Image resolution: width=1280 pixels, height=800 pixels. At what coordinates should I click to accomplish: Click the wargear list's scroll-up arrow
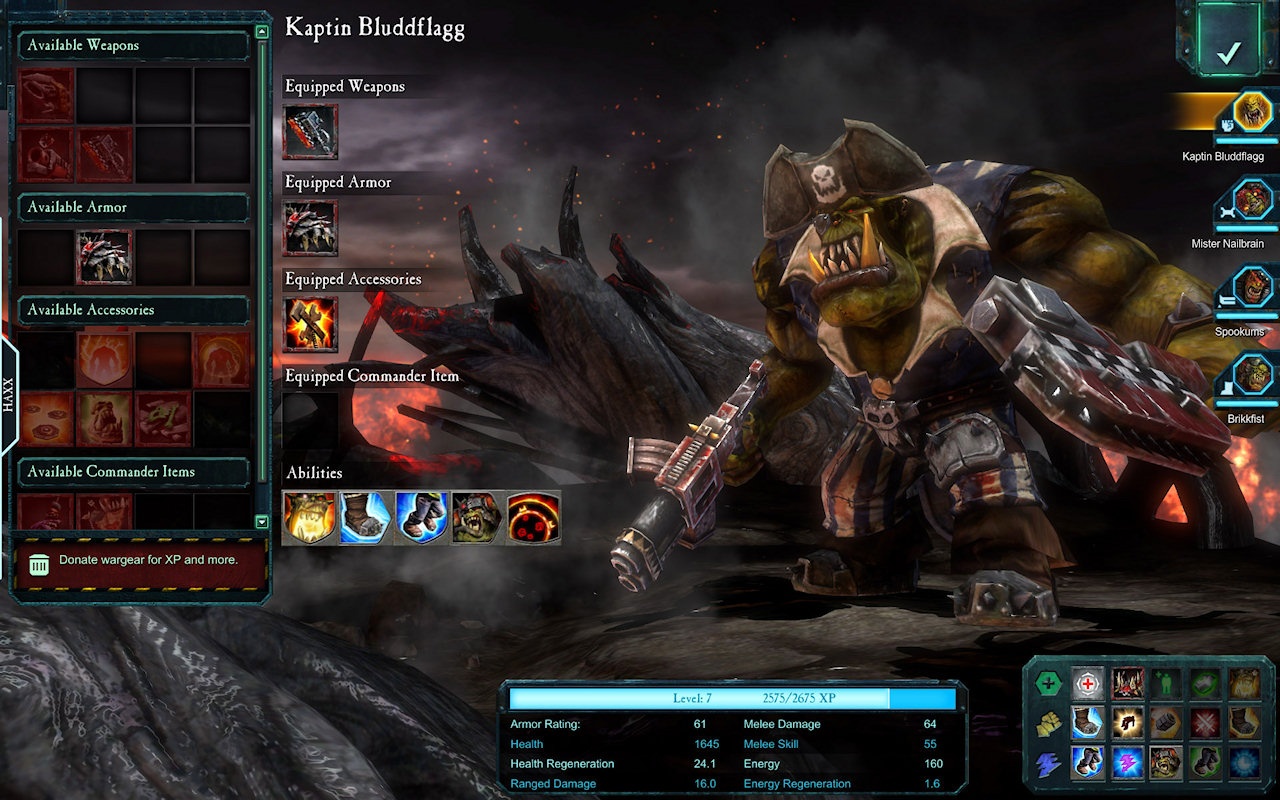[x=262, y=32]
